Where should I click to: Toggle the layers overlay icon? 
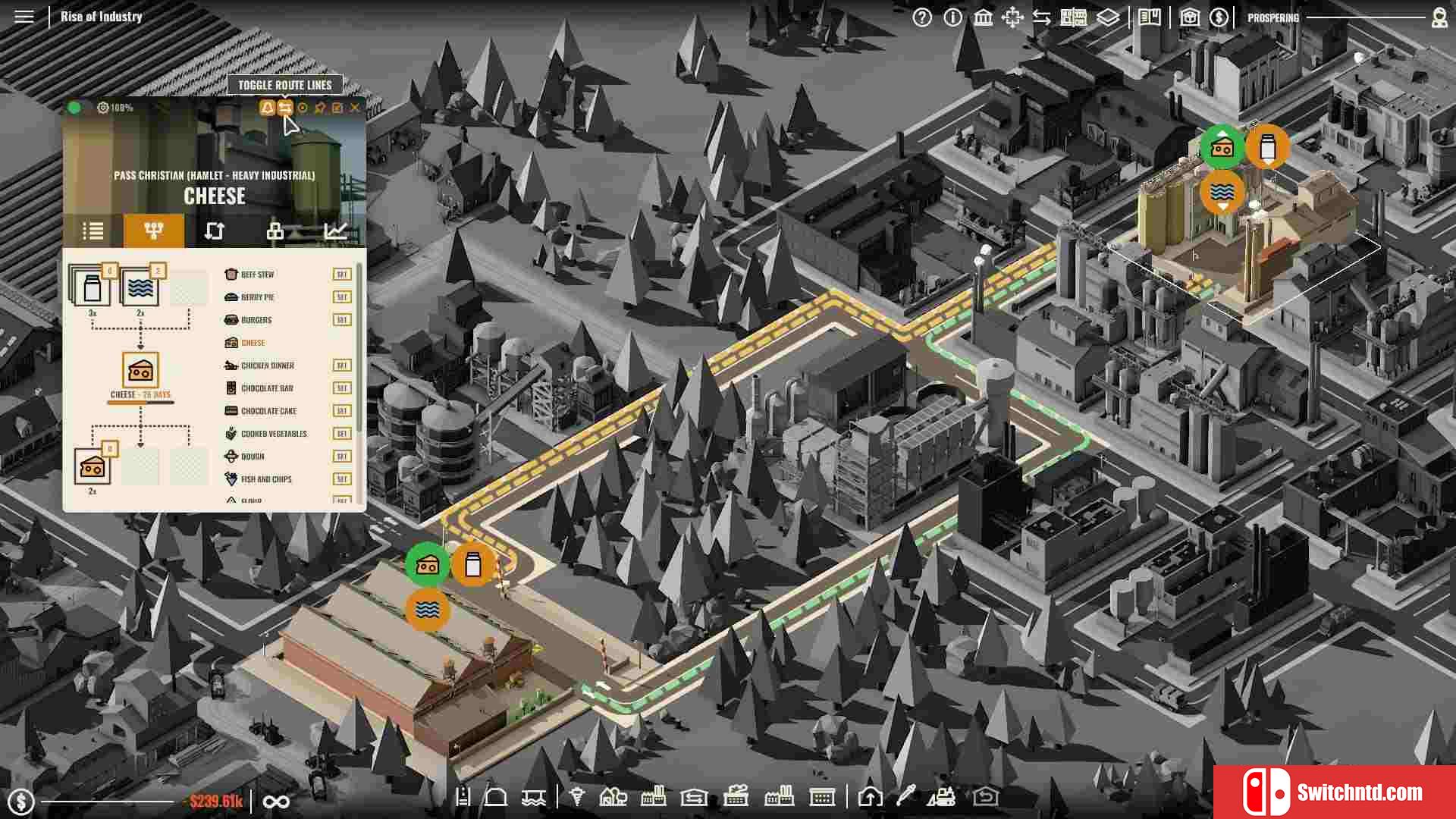click(x=1108, y=17)
